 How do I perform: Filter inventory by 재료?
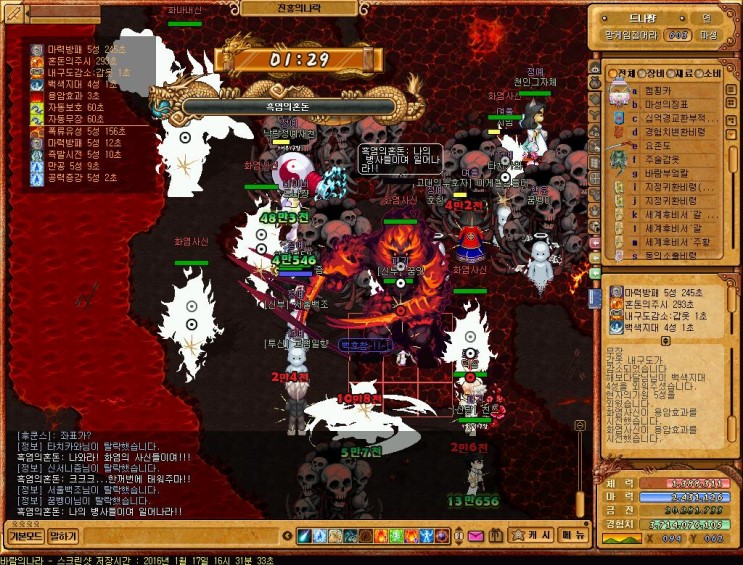[682, 74]
